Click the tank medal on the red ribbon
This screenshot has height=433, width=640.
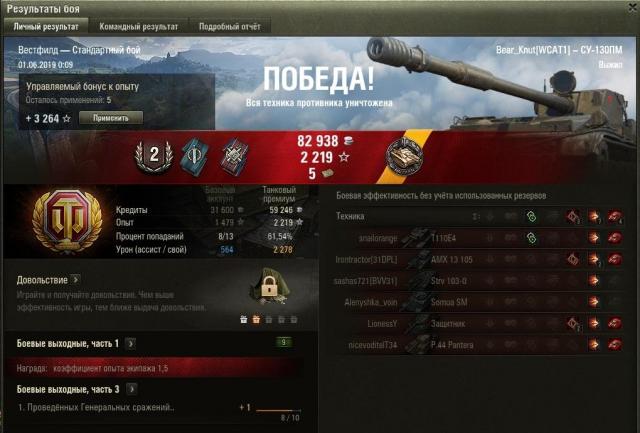click(x=408, y=157)
